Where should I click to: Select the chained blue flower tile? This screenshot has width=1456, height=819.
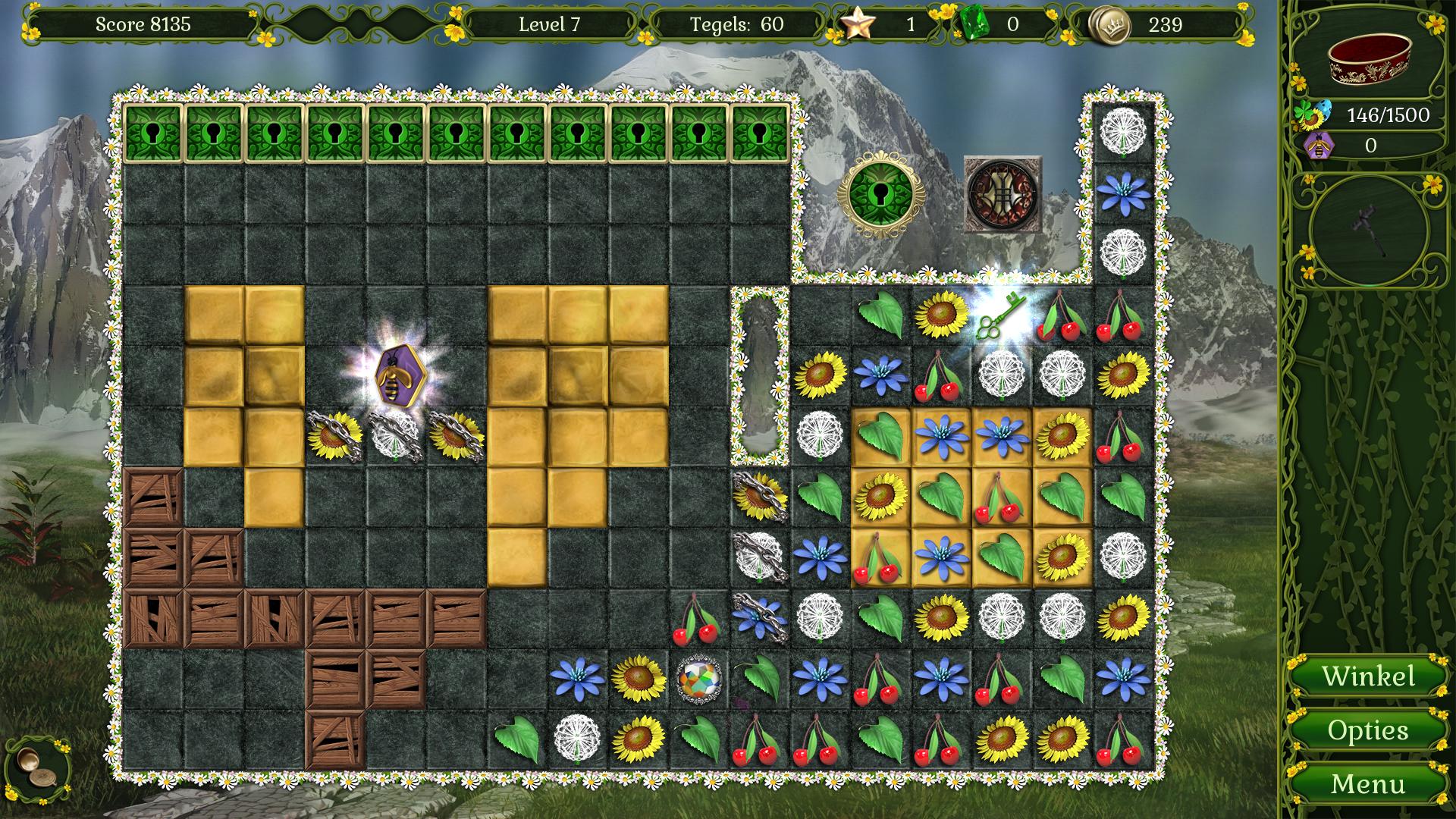tap(759, 617)
